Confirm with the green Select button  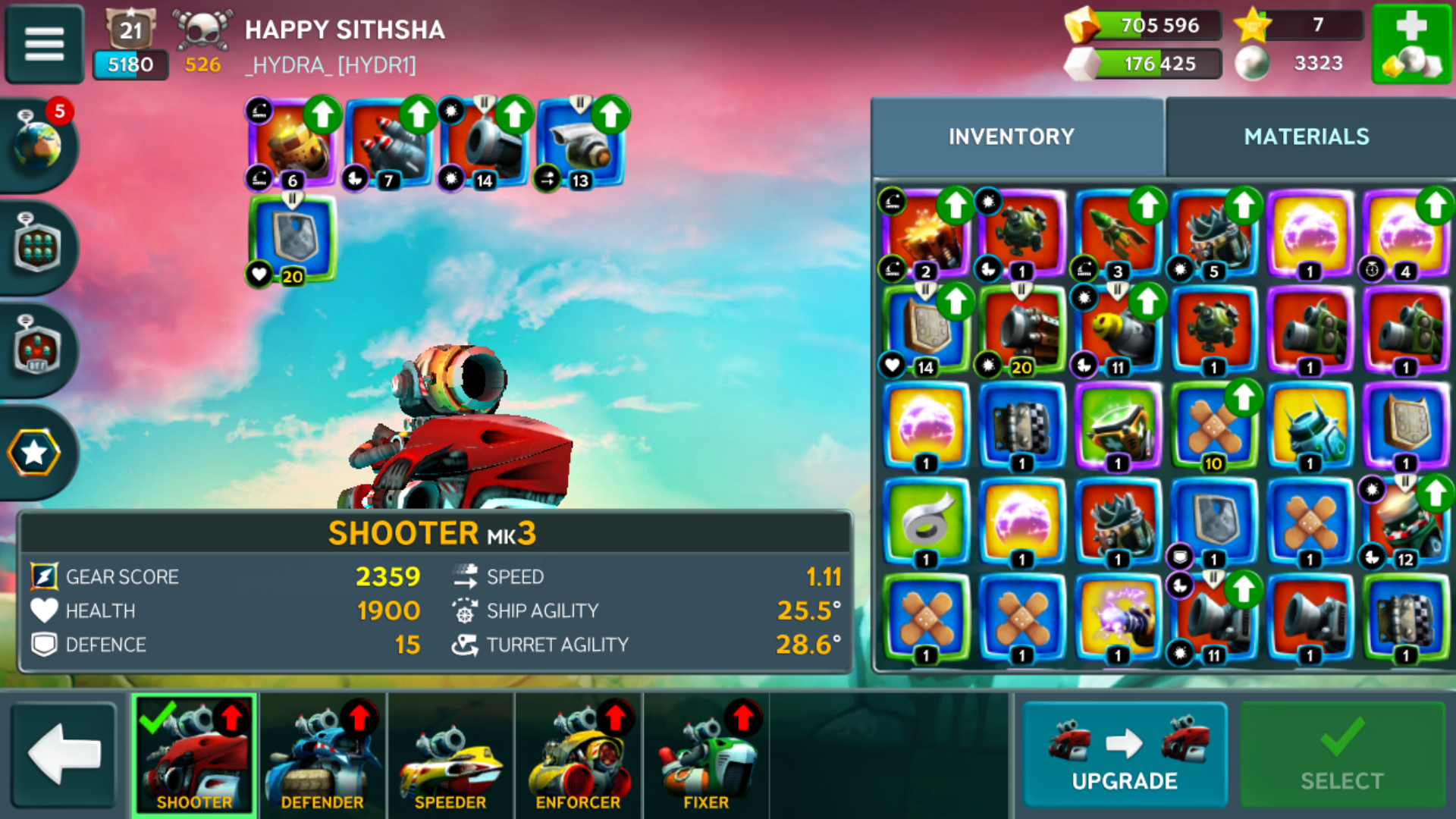pos(1341,755)
